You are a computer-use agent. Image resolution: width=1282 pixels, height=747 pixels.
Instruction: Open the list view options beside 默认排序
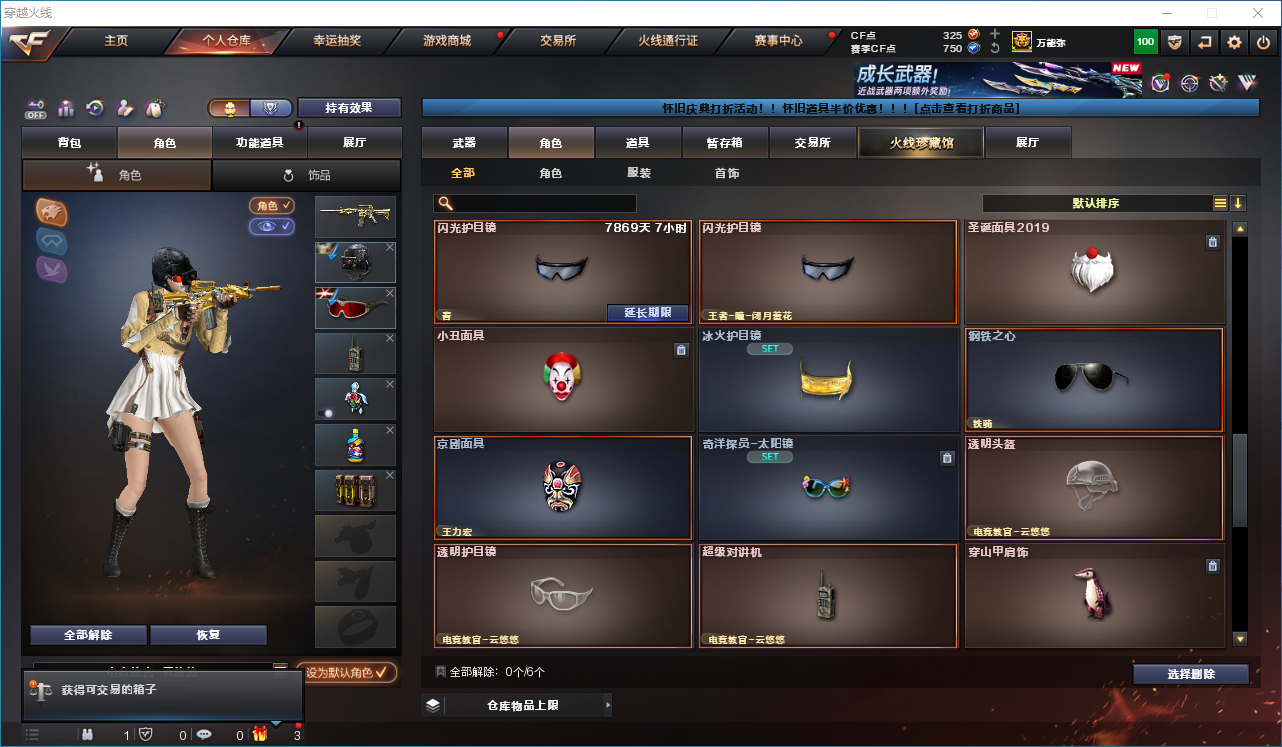pos(1219,202)
